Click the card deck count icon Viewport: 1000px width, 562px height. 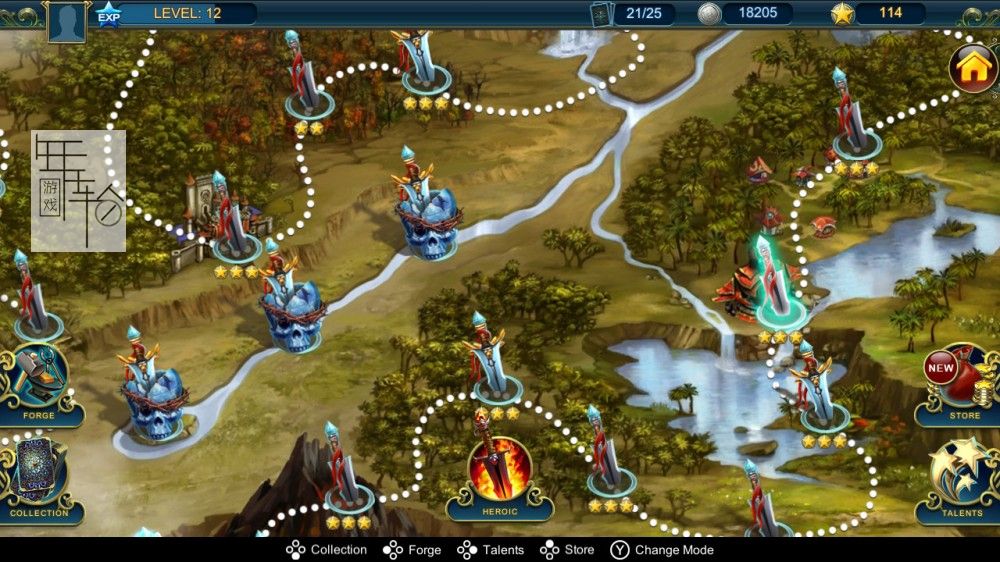point(600,14)
